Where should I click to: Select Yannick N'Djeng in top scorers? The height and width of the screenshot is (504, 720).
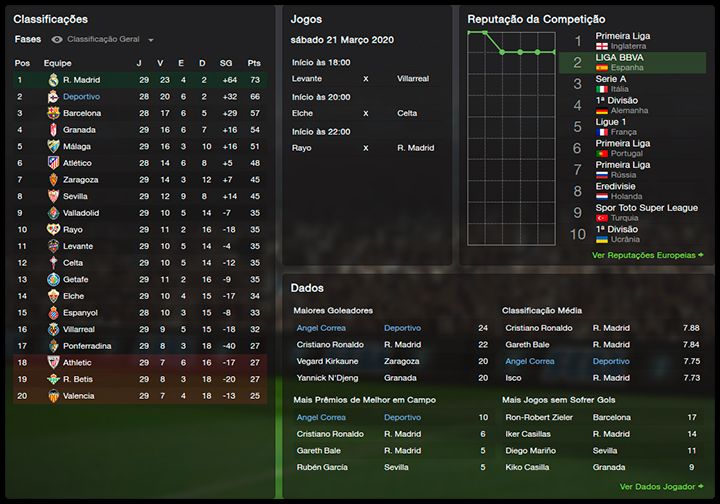[329, 378]
